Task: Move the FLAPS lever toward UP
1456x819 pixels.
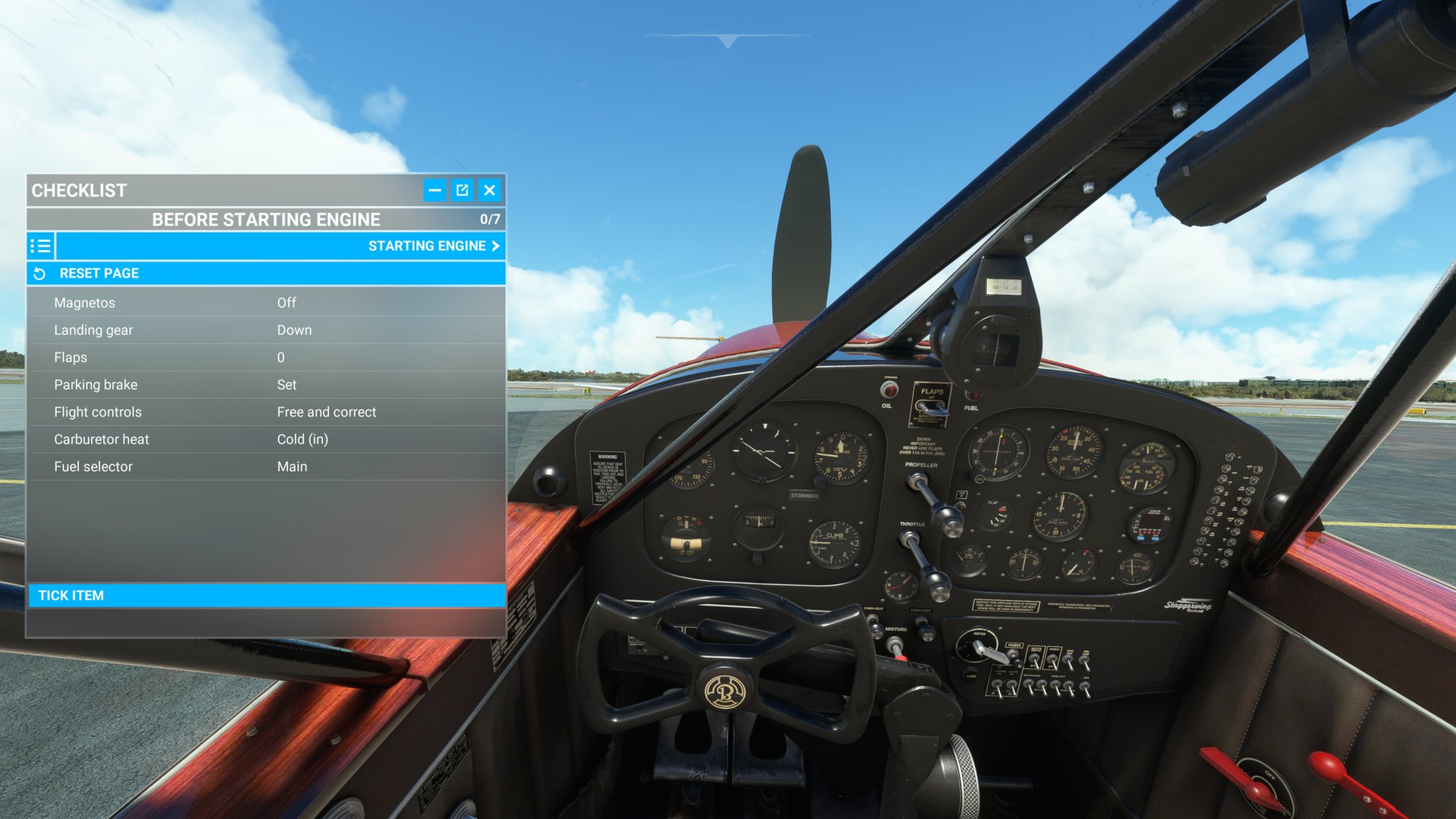Action: click(x=933, y=407)
